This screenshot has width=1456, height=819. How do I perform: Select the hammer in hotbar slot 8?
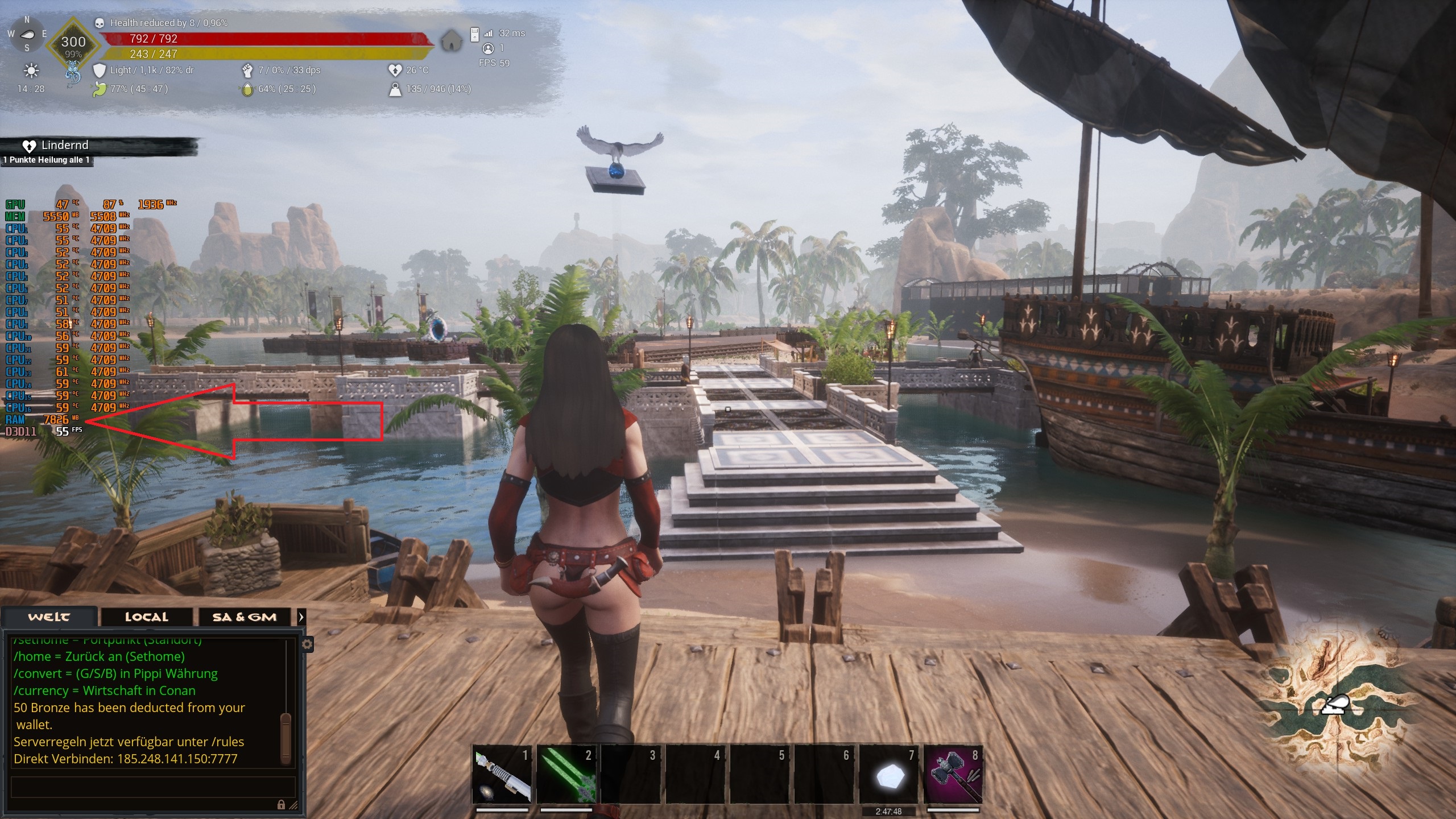pos(953,775)
